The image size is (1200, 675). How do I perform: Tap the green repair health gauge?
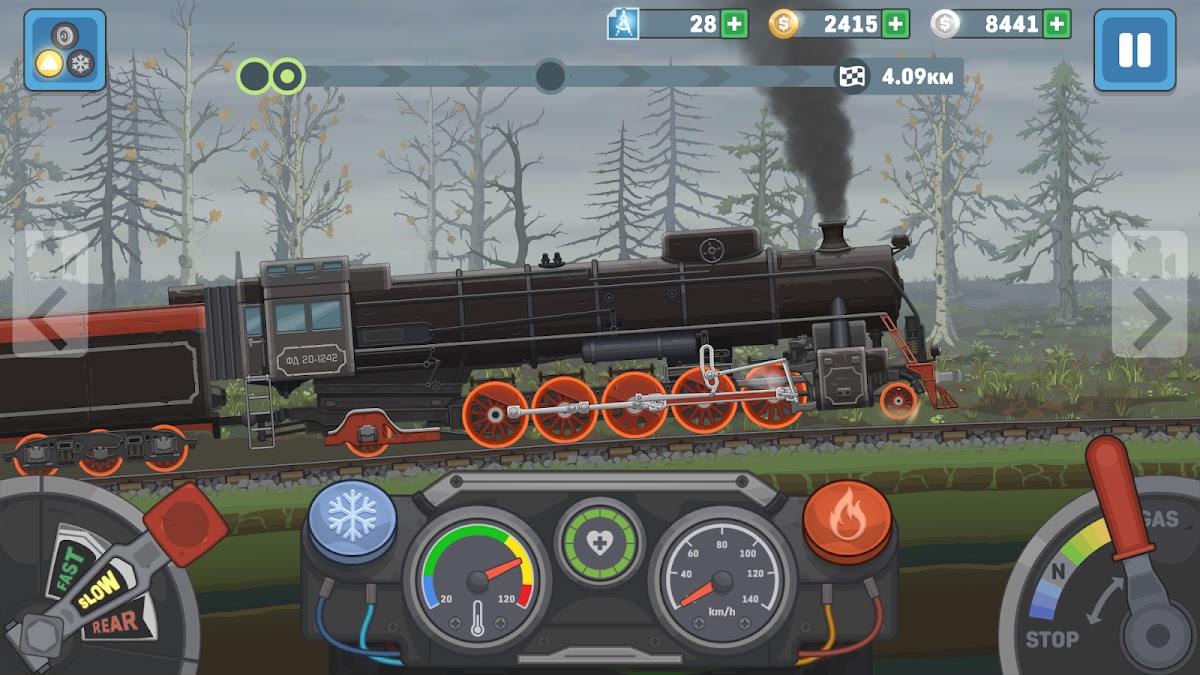point(599,543)
